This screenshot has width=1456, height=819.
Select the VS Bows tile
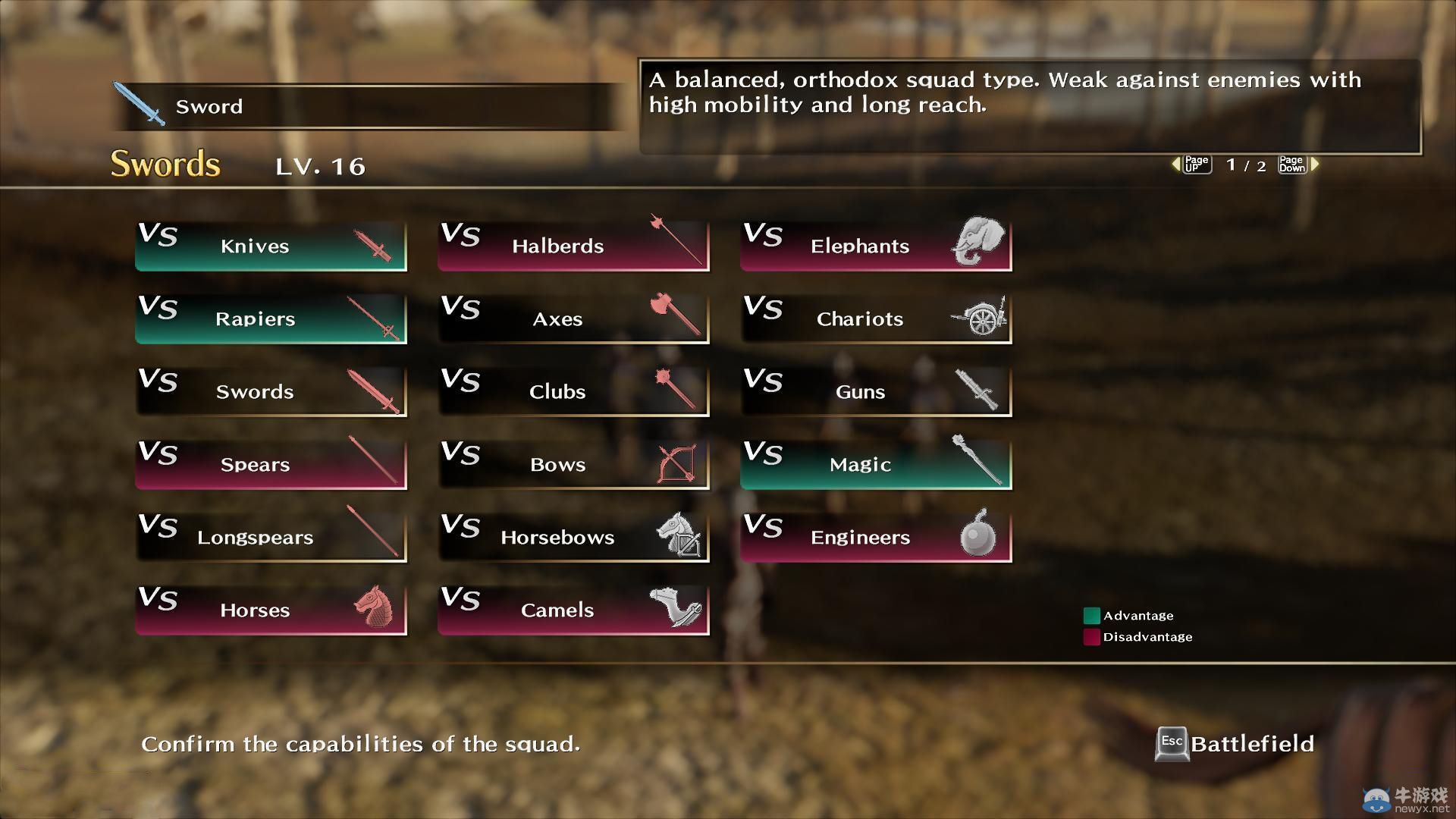[x=573, y=464]
